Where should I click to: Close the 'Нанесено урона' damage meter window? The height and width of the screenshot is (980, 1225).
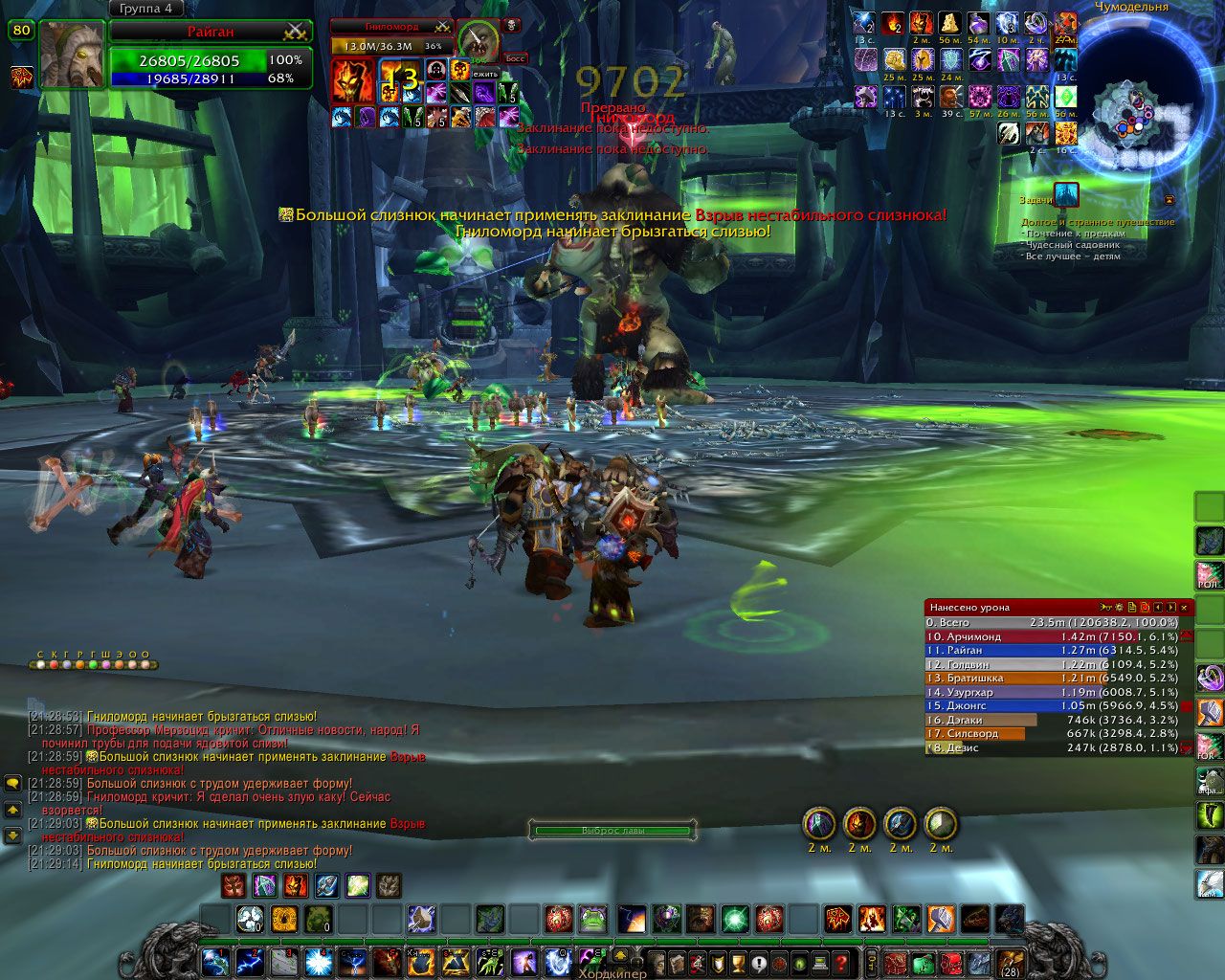point(1185,607)
